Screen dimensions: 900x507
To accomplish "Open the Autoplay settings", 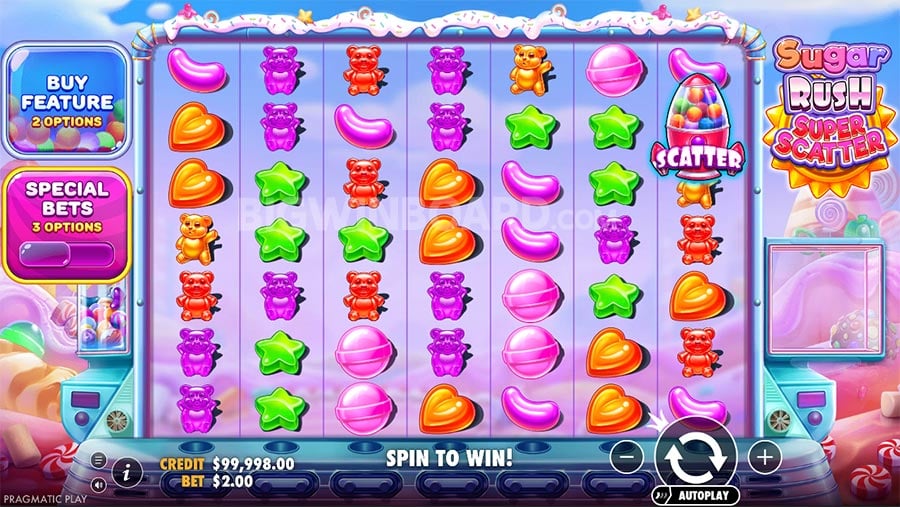I will 696,494.
